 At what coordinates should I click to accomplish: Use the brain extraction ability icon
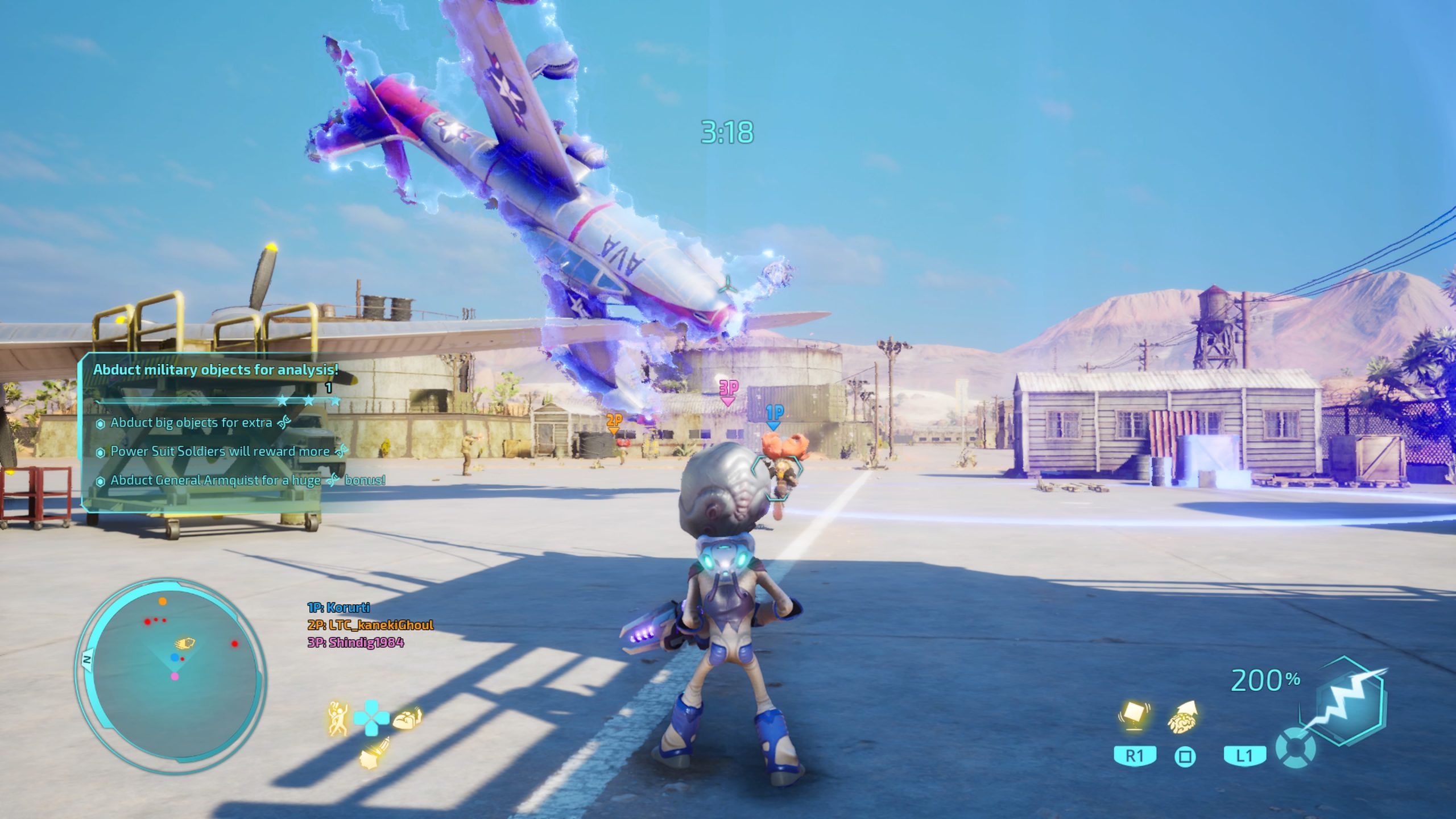(1184, 718)
